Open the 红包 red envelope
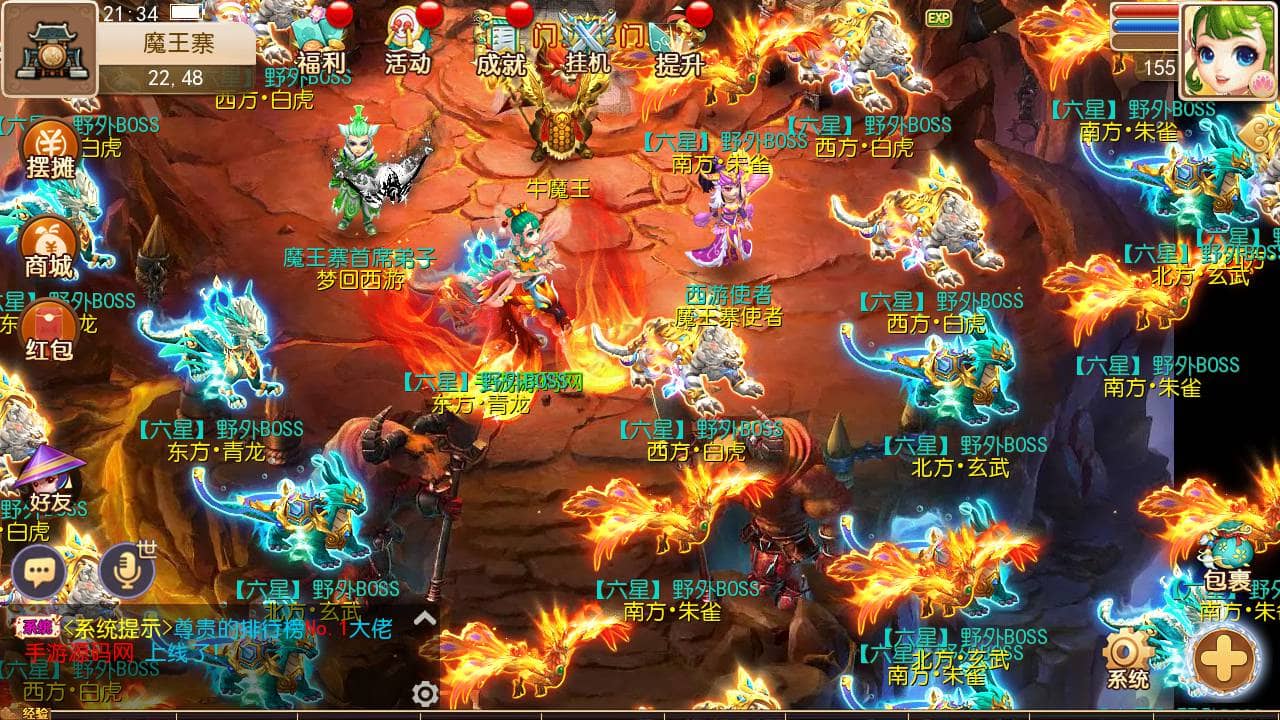Image resolution: width=1280 pixels, height=720 pixels. 49,331
